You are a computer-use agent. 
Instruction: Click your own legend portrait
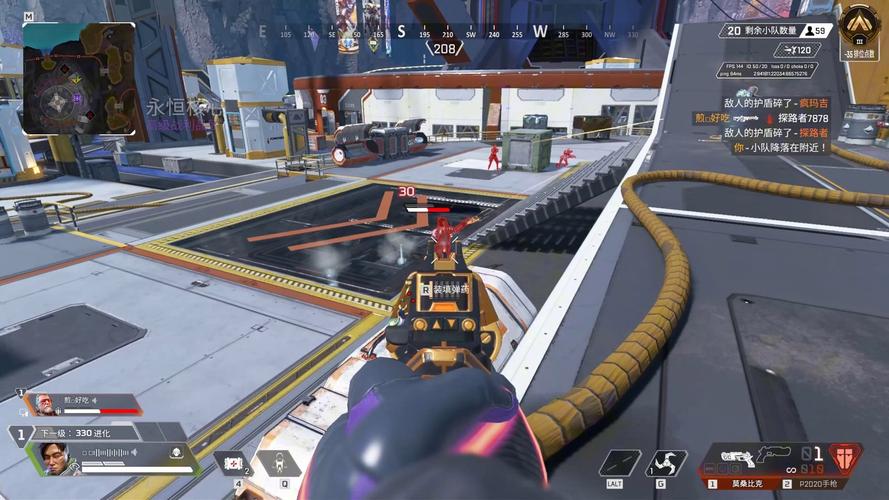coord(55,458)
